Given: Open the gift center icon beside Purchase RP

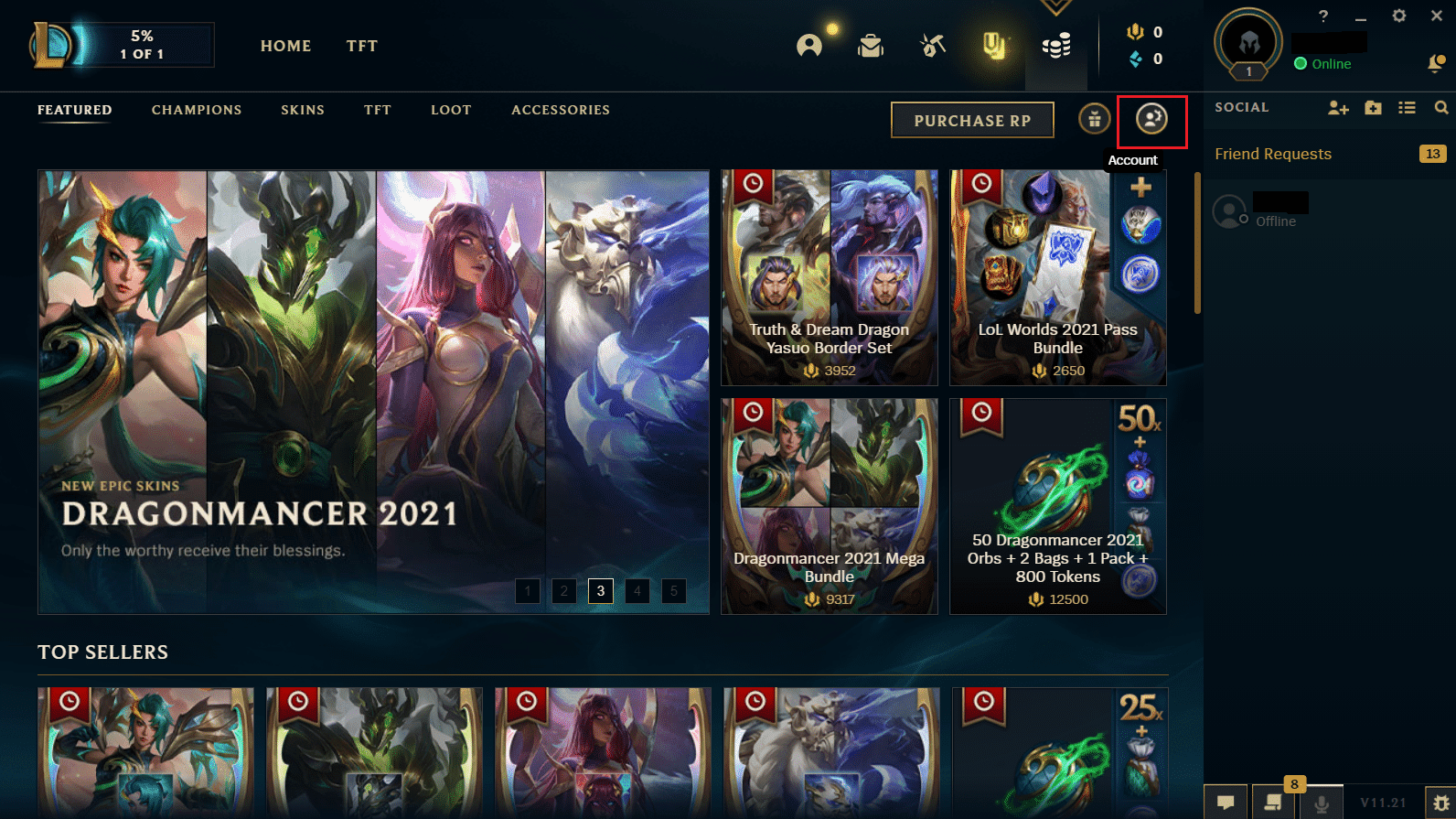Looking at the screenshot, I should click(1094, 119).
